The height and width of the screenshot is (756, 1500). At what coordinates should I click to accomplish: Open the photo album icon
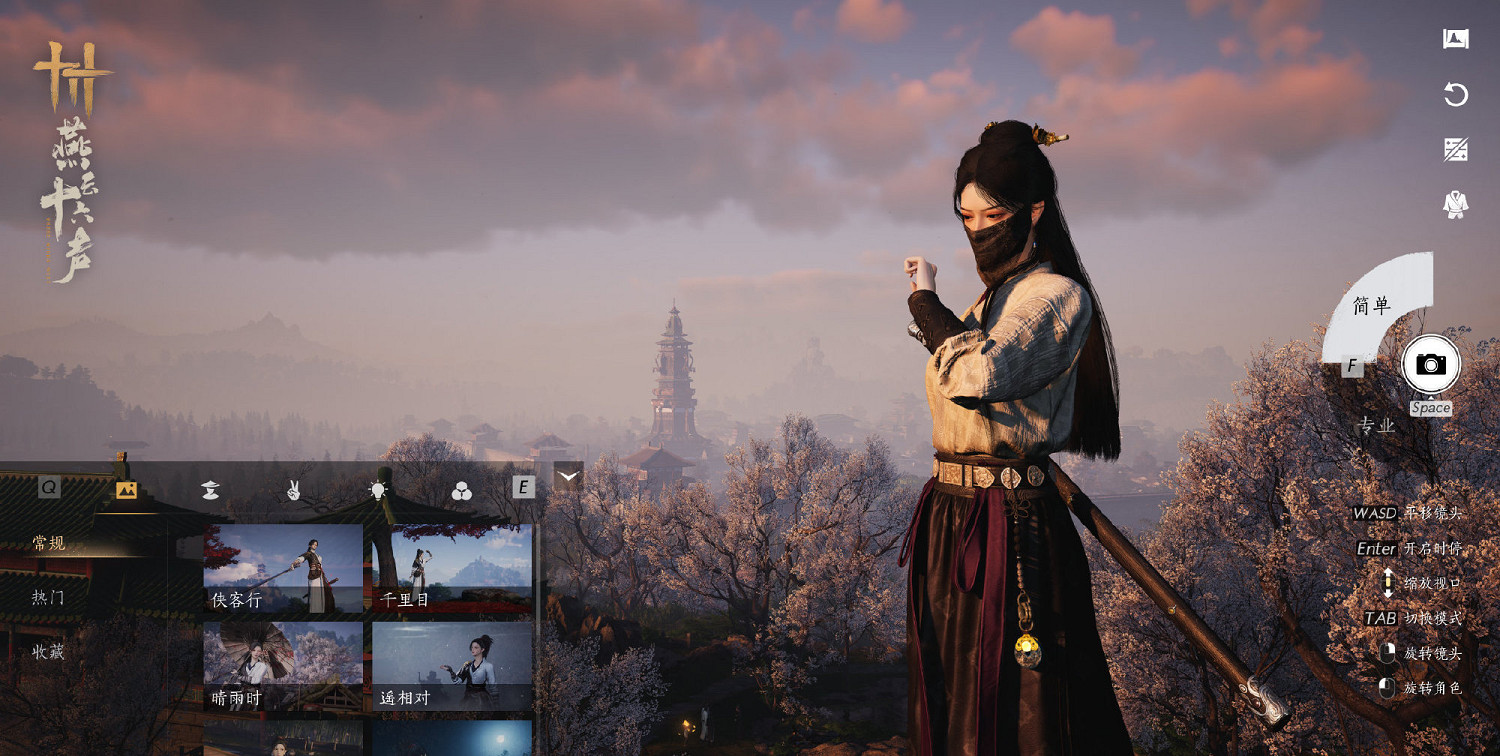pos(1455,39)
